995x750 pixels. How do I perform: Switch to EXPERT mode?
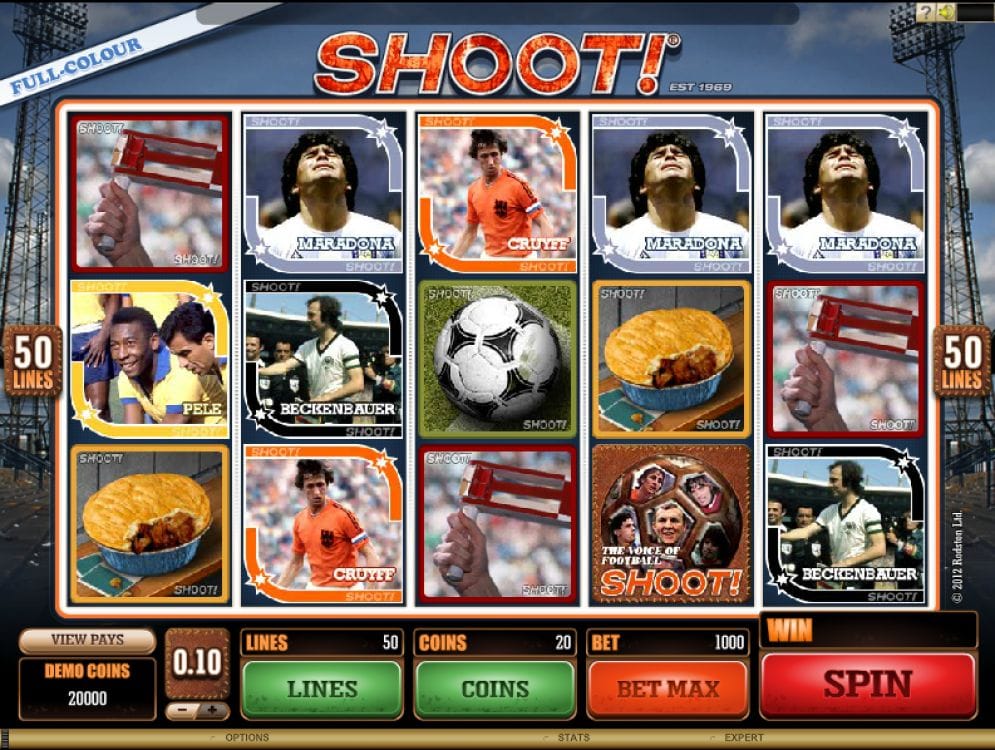click(744, 738)
